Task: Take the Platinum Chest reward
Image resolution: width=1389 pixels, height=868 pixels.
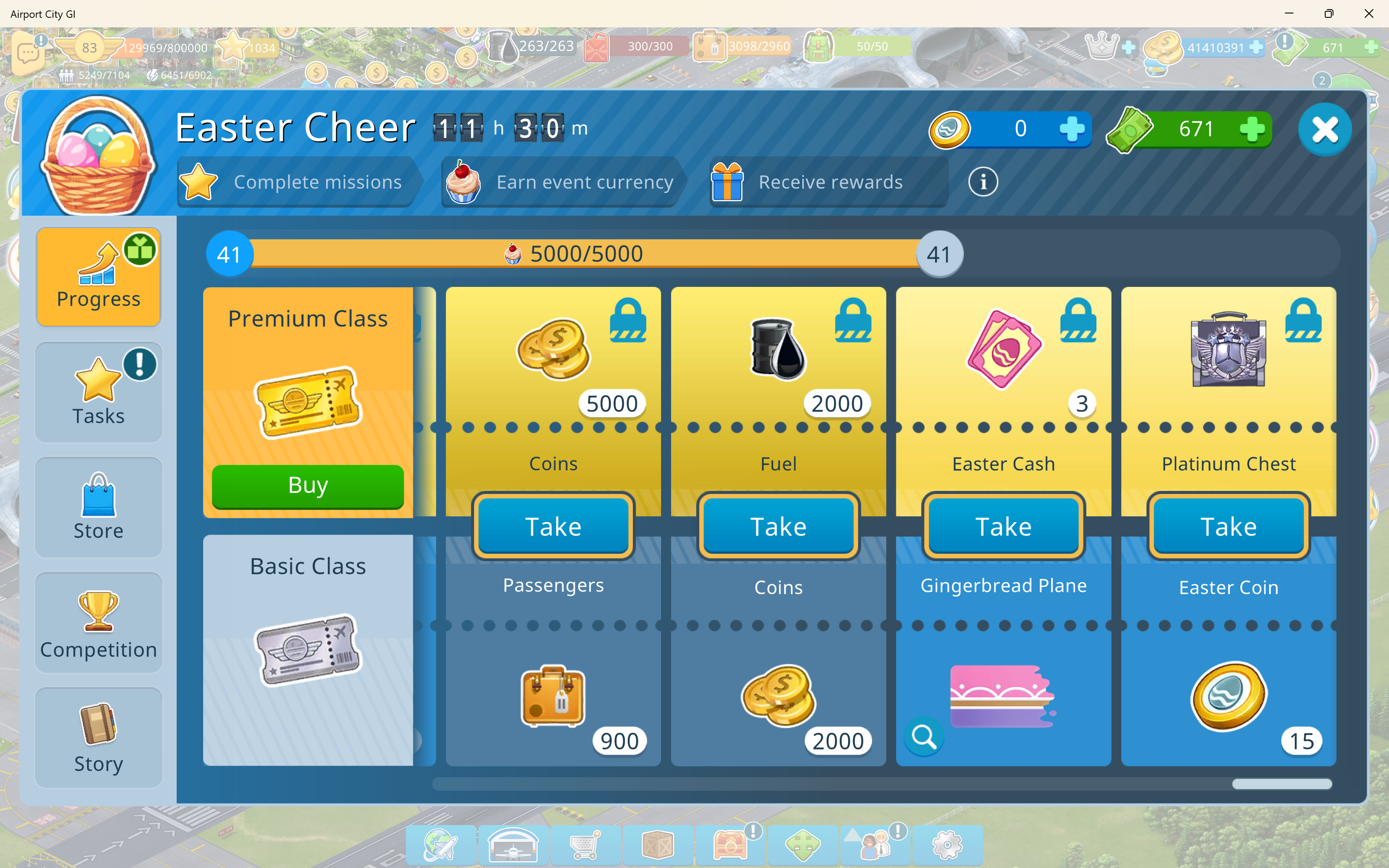Action: [1228, 526]
